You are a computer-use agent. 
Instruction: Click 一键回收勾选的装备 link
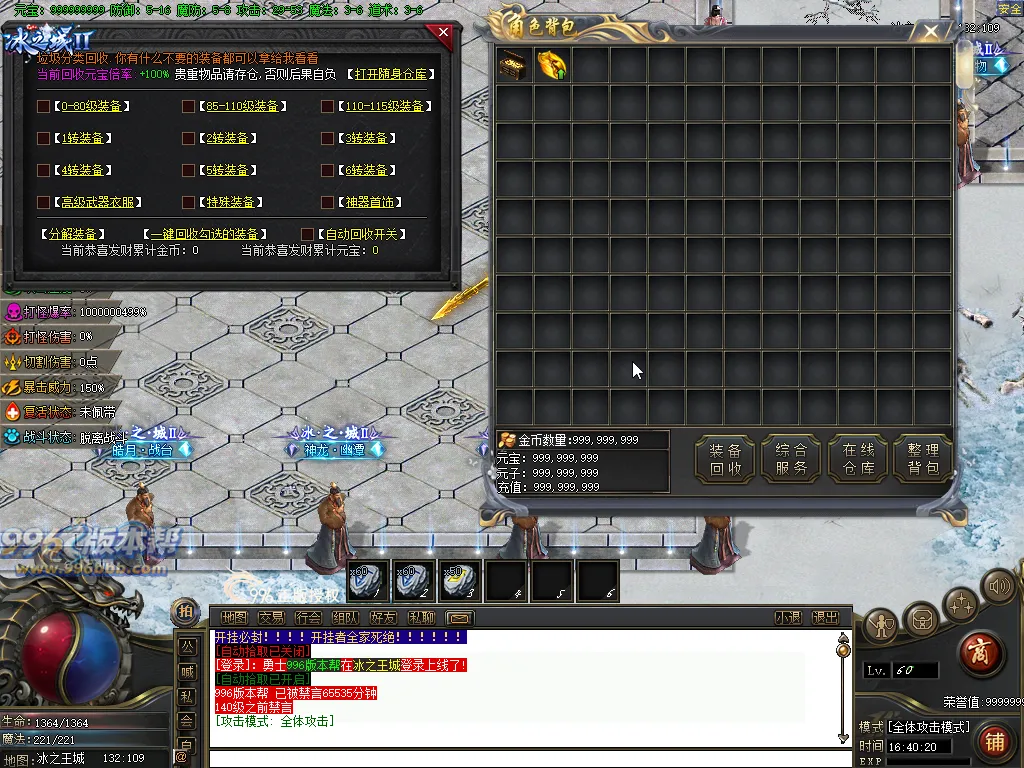pos(205,234)
